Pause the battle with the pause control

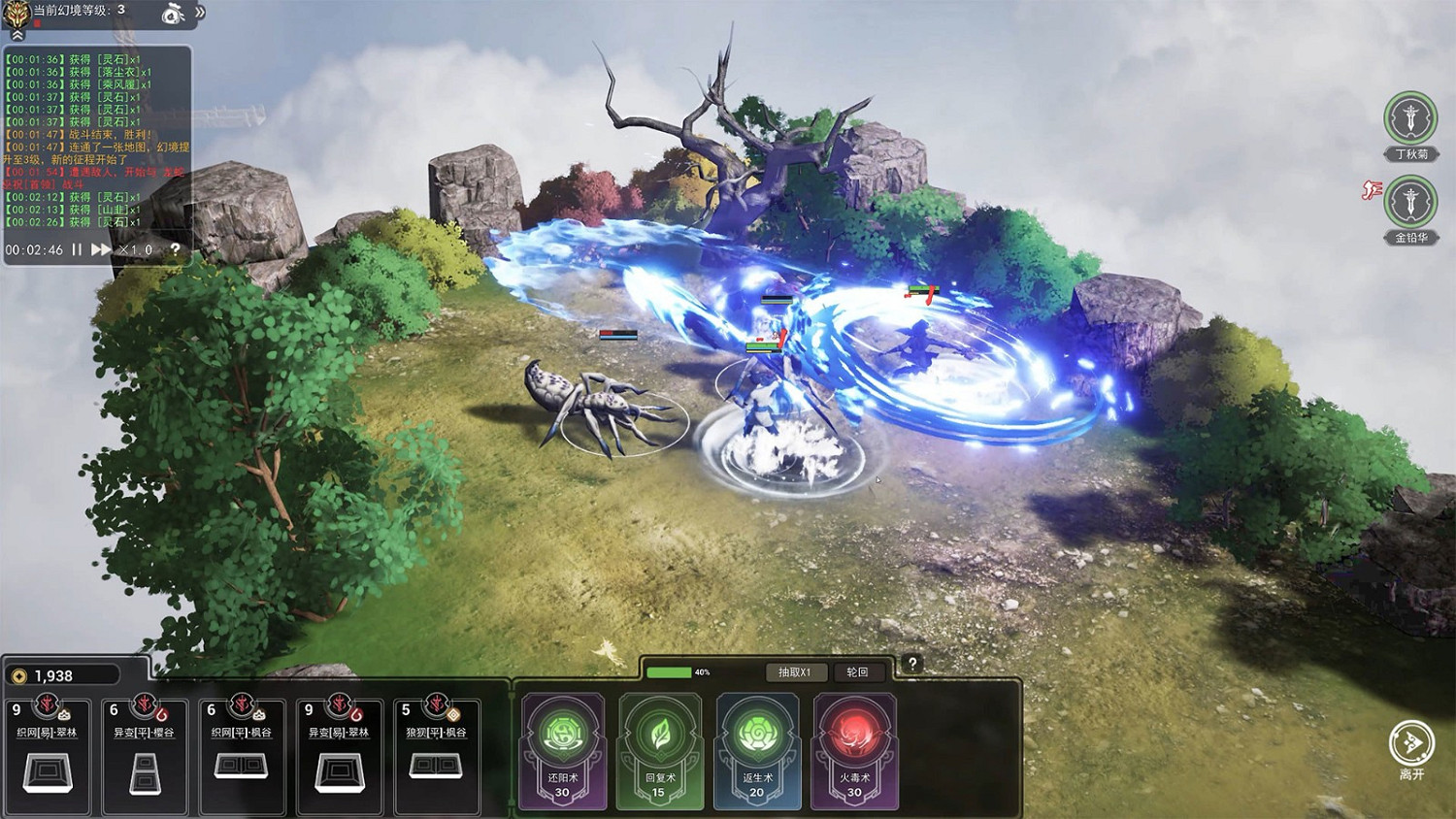click(76, 250)
